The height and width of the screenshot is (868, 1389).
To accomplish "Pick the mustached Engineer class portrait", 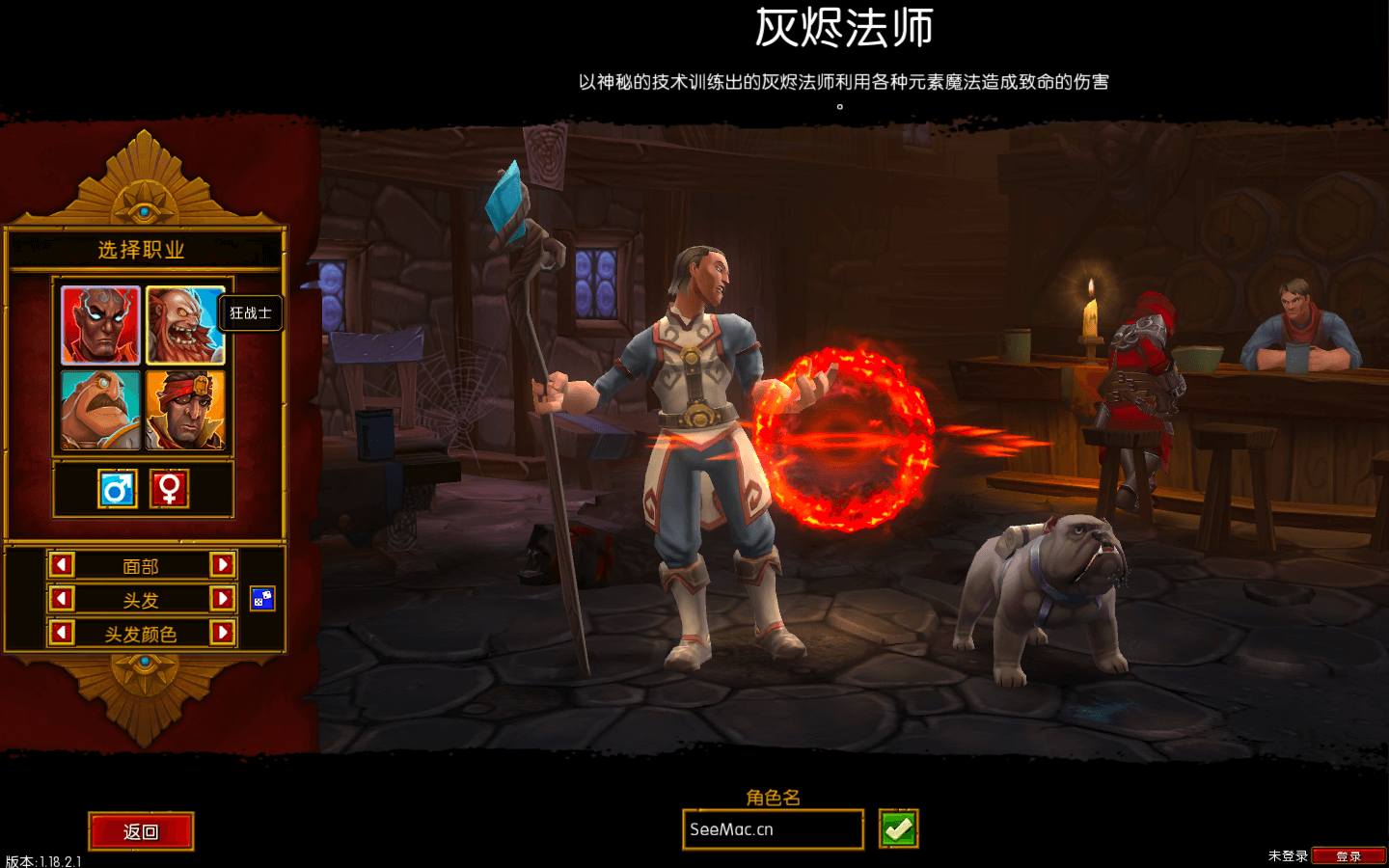I will point(101,410).
